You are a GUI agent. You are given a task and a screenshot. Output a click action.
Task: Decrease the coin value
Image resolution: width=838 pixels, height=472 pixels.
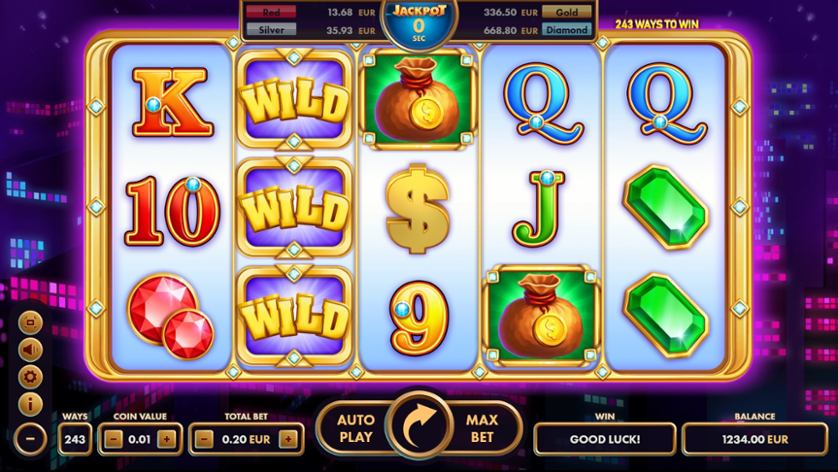pos(114,438)
